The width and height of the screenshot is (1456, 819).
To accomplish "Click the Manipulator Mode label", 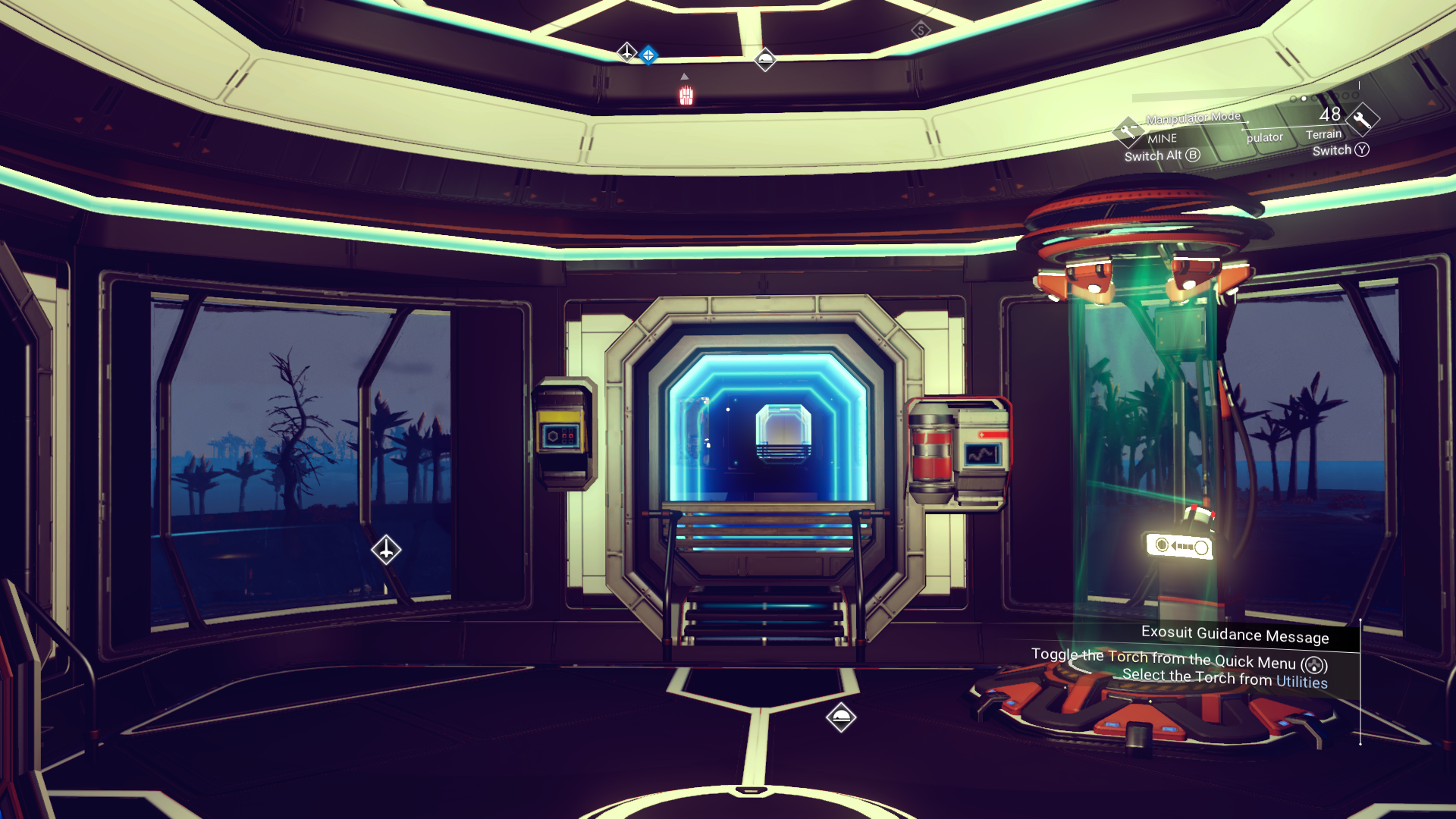I will pos(1193,118).
